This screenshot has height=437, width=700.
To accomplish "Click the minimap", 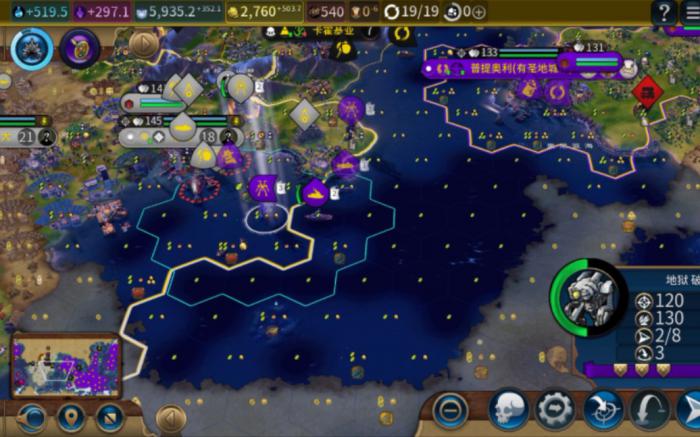I will click(x=66, y=363).
